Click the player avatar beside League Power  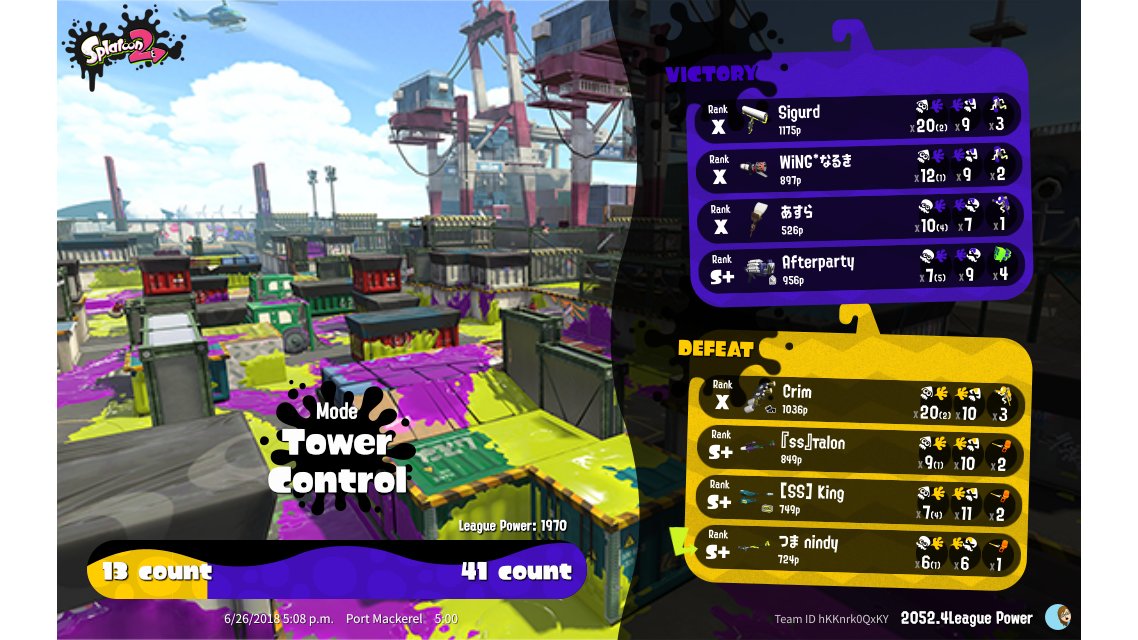pyautogui.click(x=1056, y=617)
